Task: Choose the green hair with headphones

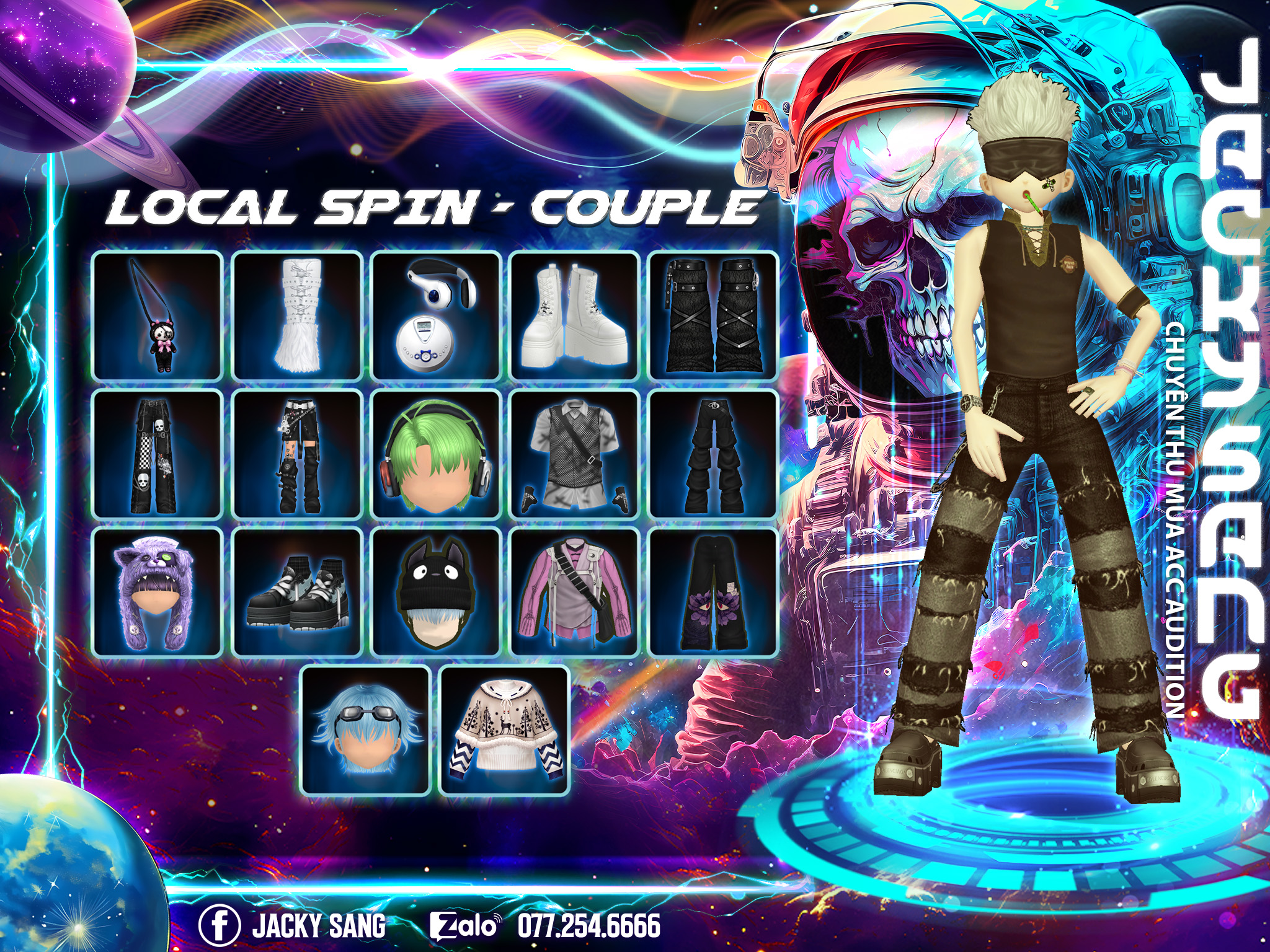Action: click(436, 454)
